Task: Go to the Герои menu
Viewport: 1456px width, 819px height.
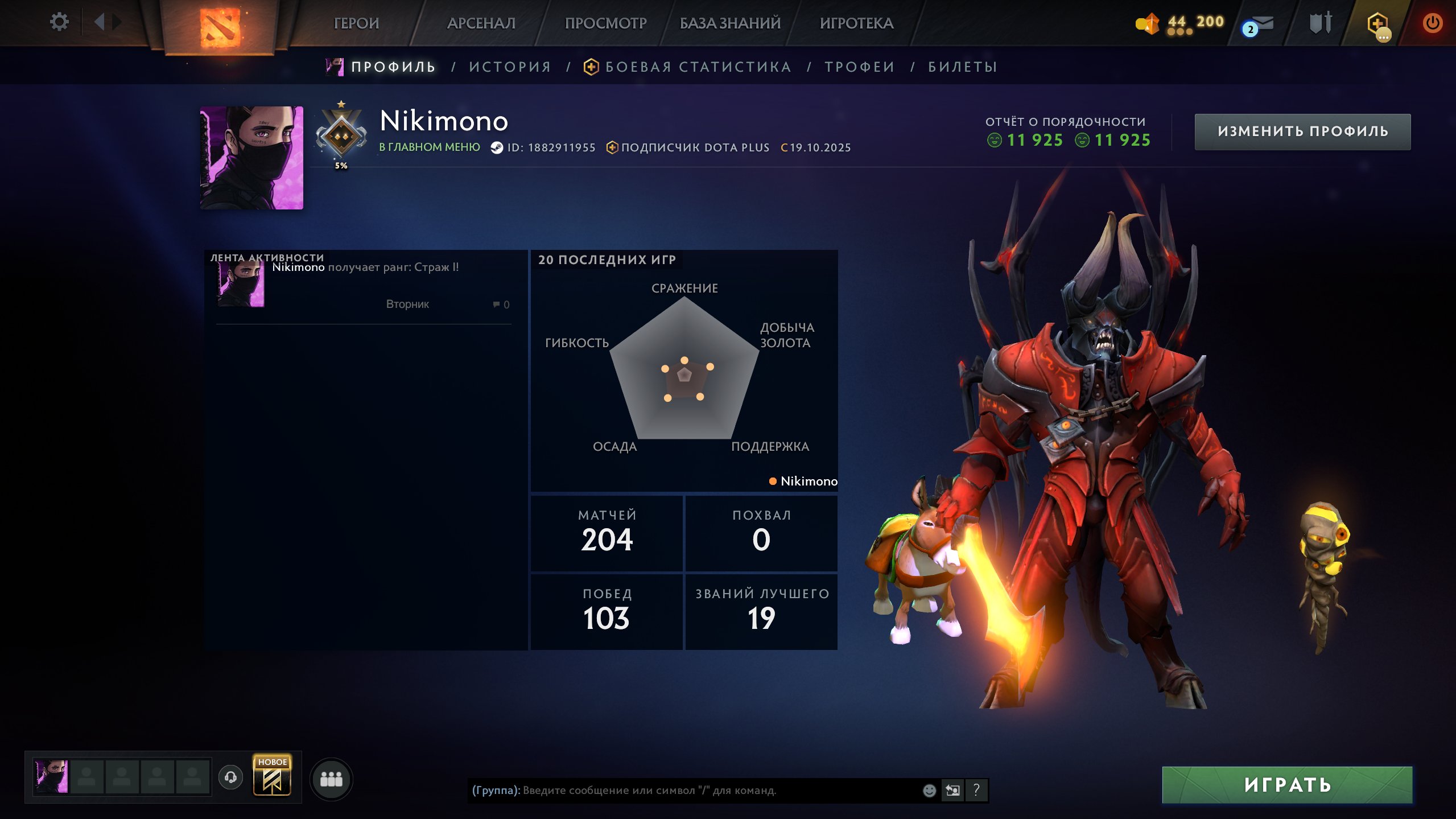Action: pyautogui.click(x=356, y=23)
